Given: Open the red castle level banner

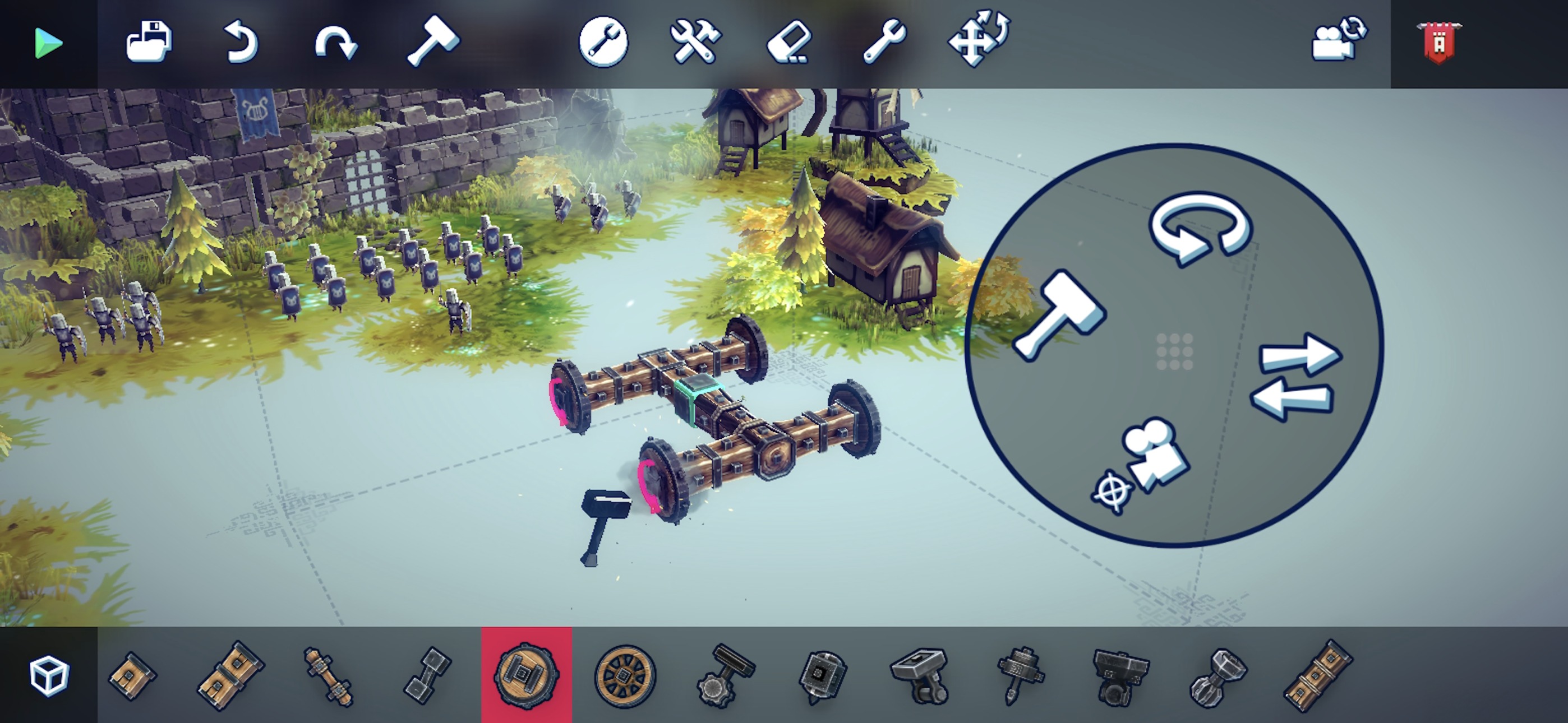Looking at the screenshot, I should point(1440,43).
